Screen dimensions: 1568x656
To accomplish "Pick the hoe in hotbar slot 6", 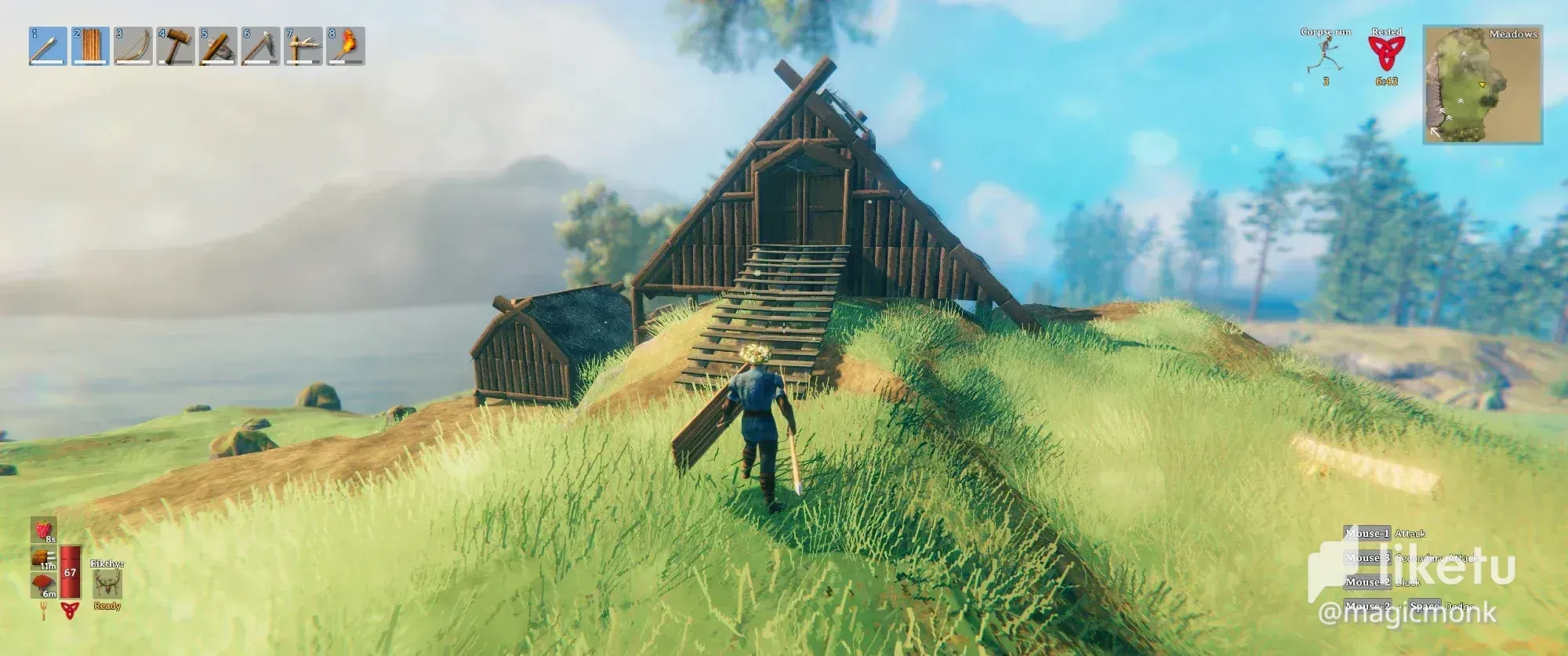I will [x=260, y=46].
